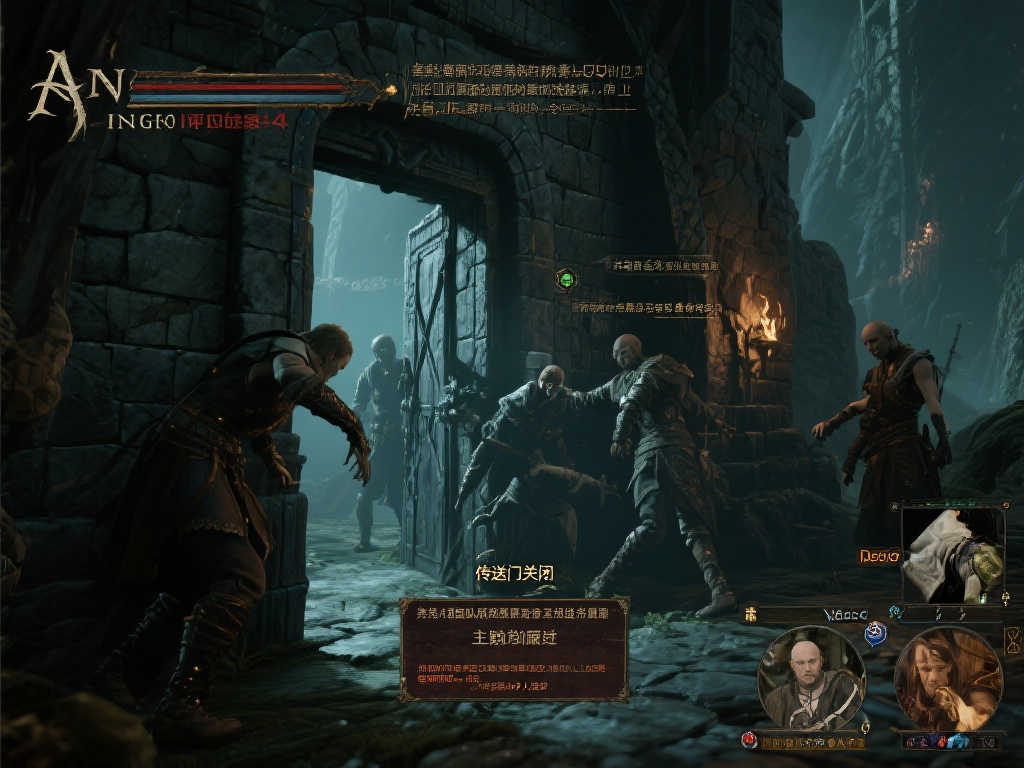Select the 传送门关闭 prompt label

tap(514, 574)
